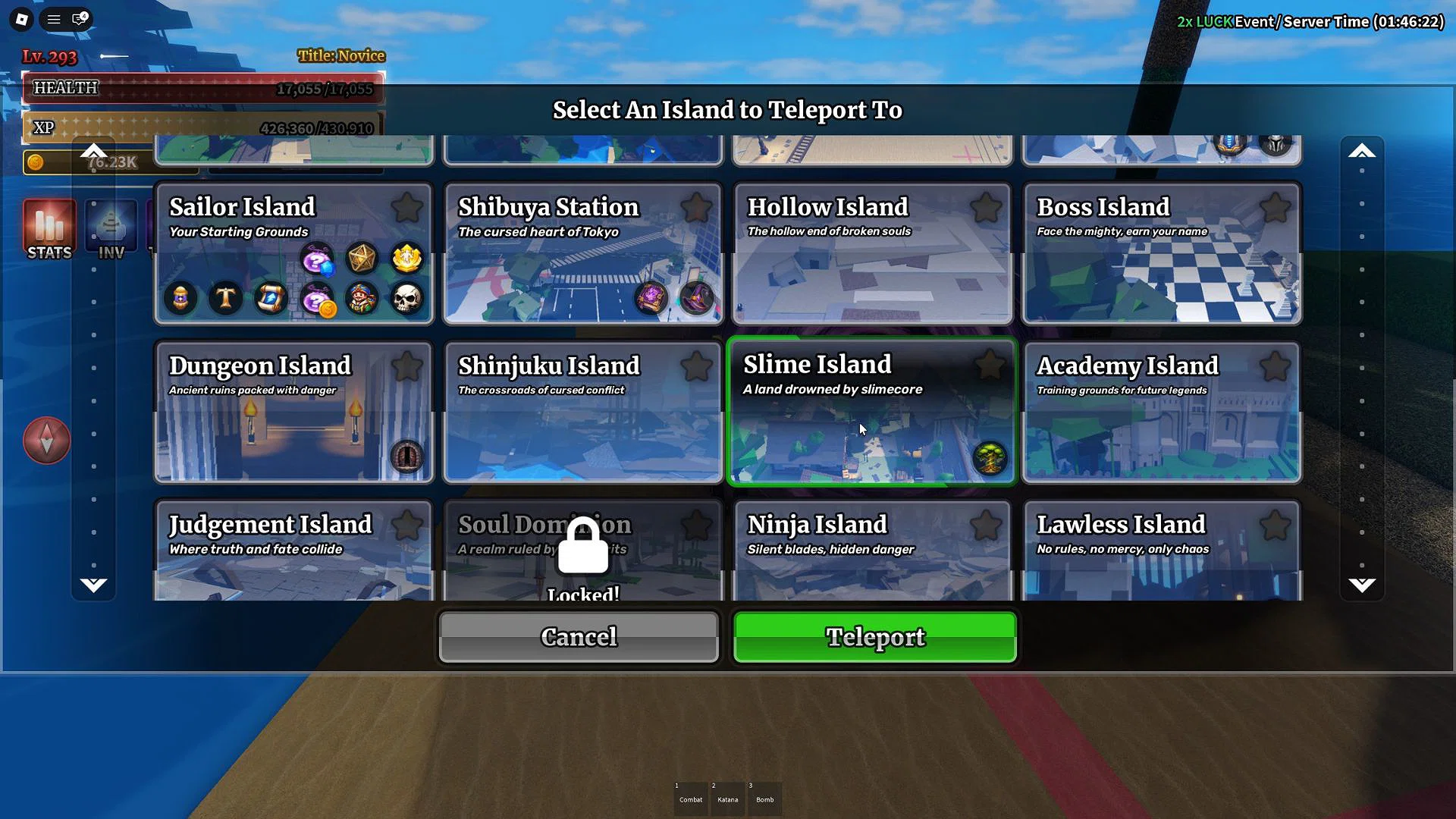
Task: Click the lightning scroll icon on Sailor Island
Action: click(271, 298)
